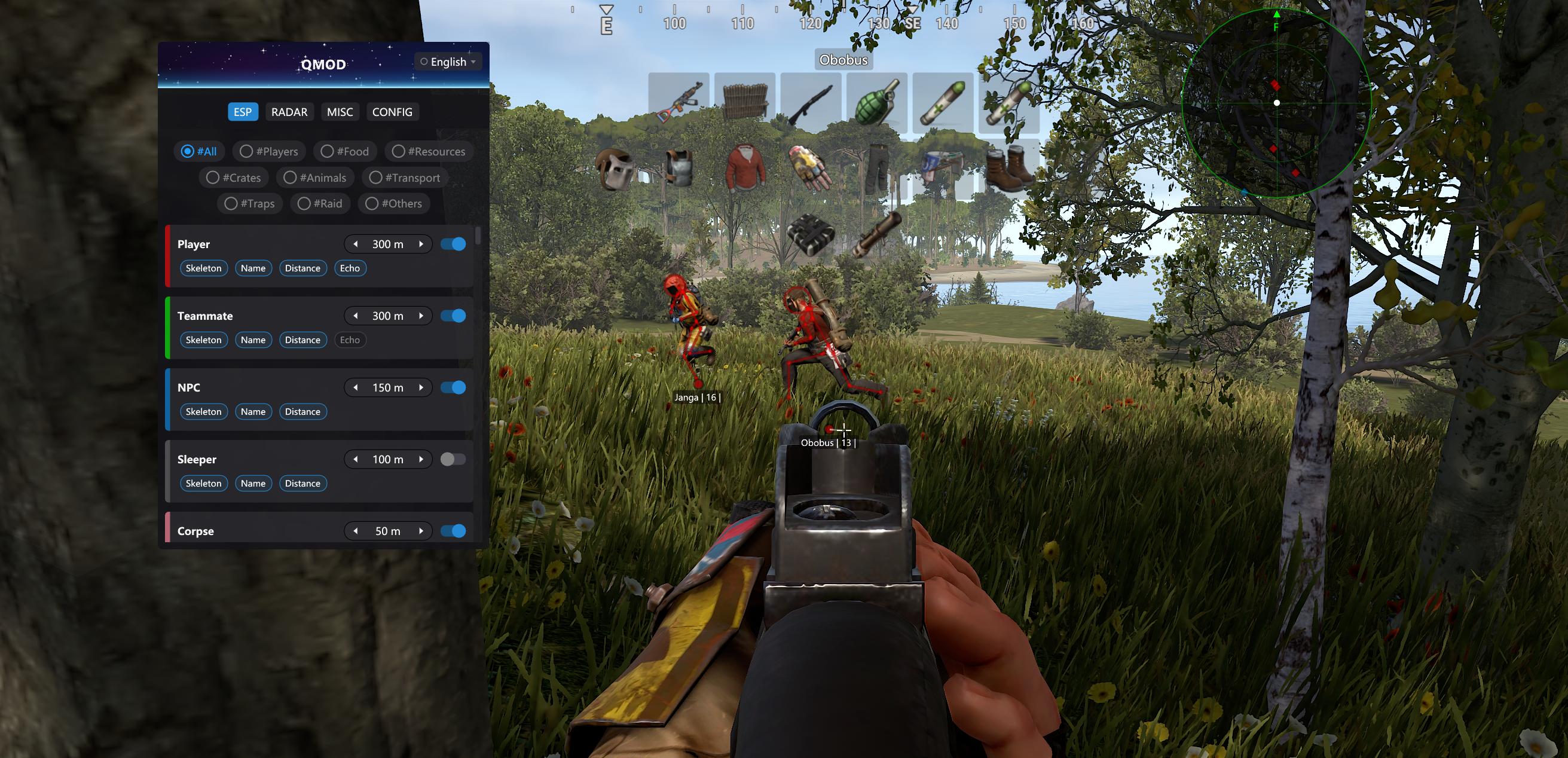The image size is (1568, 758).
Task: Decrease the Corpse distance below 50 m
Action: click(356, 531)
